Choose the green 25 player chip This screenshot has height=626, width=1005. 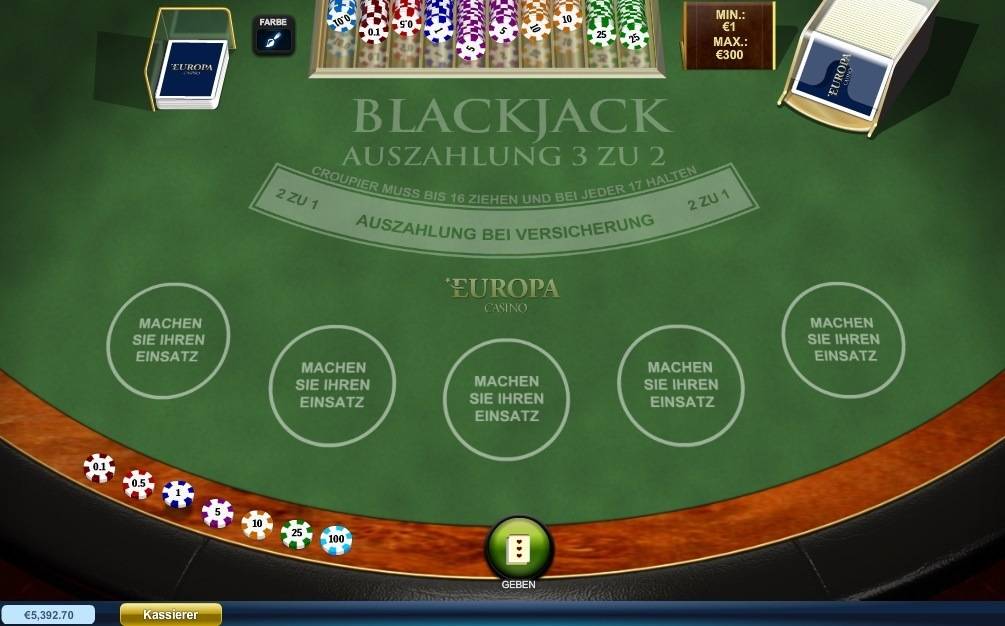click(296, 534)
